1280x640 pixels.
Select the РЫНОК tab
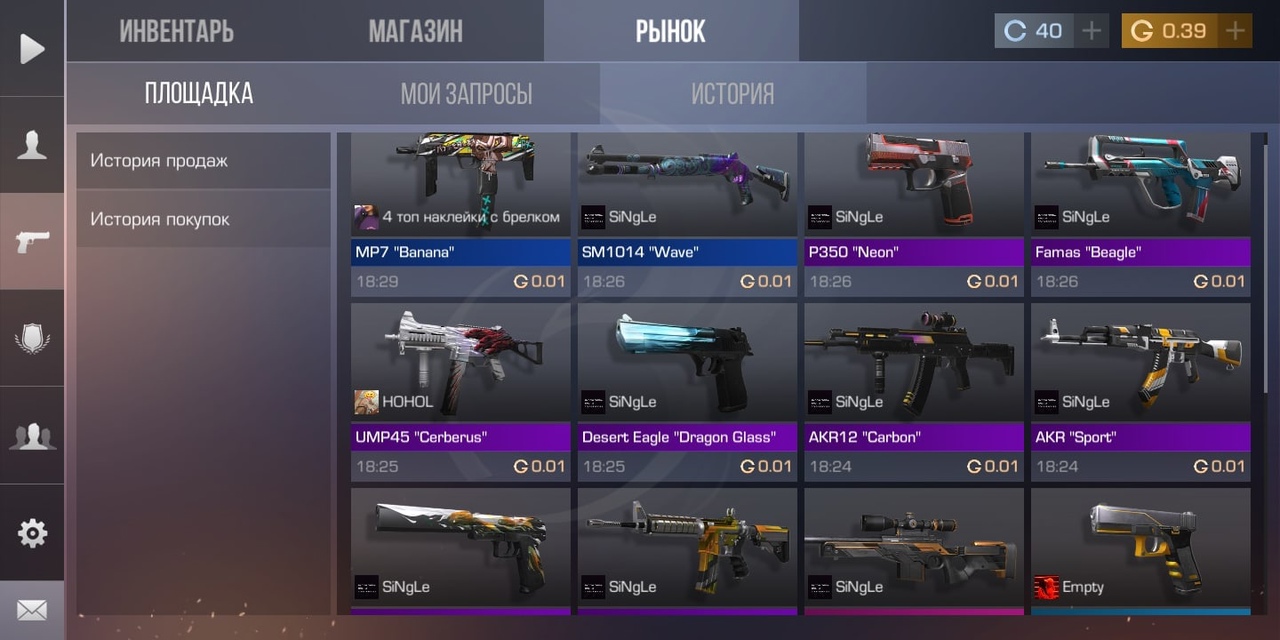pyautogui.click(x=670, y=31)
